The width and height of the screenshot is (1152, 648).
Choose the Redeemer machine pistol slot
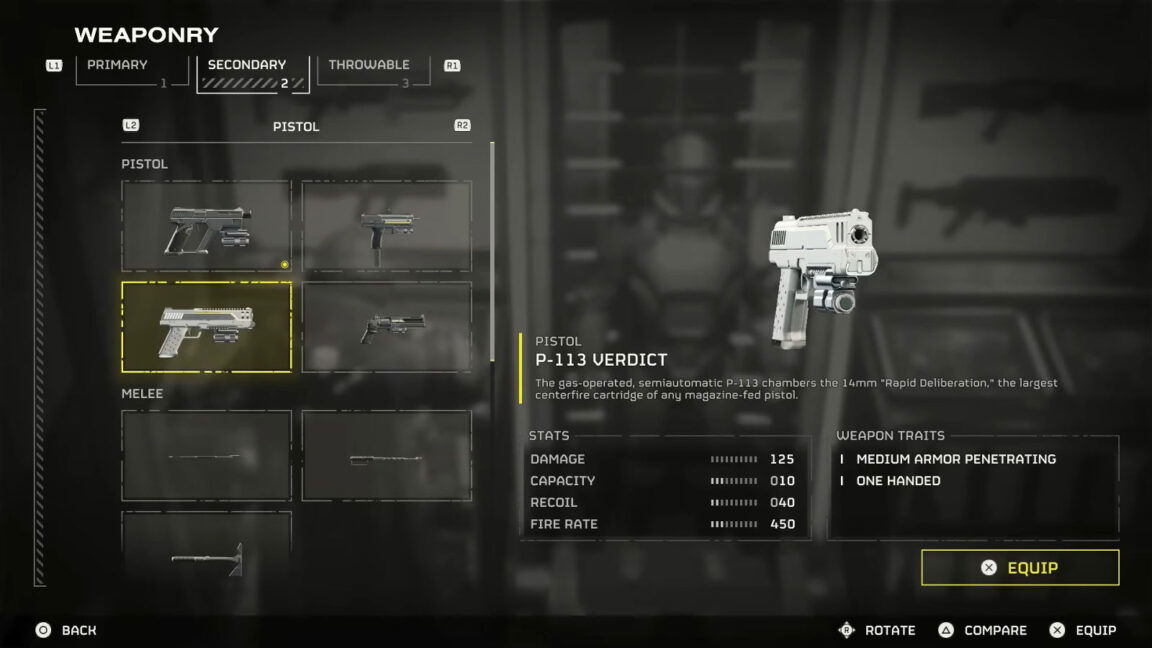pyautogui.click(x=387, y=227)
